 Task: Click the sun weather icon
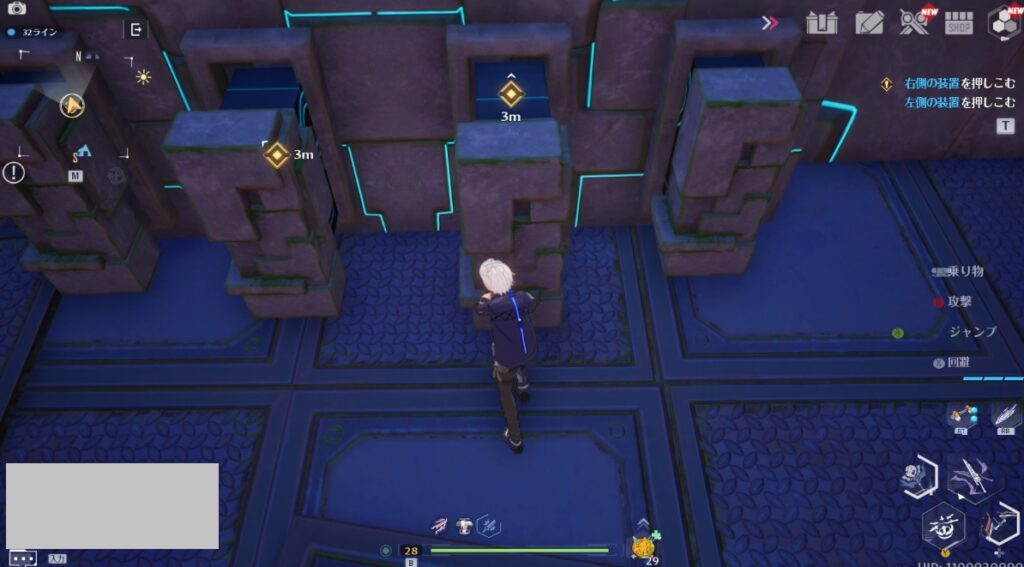(x=143, y=76)
